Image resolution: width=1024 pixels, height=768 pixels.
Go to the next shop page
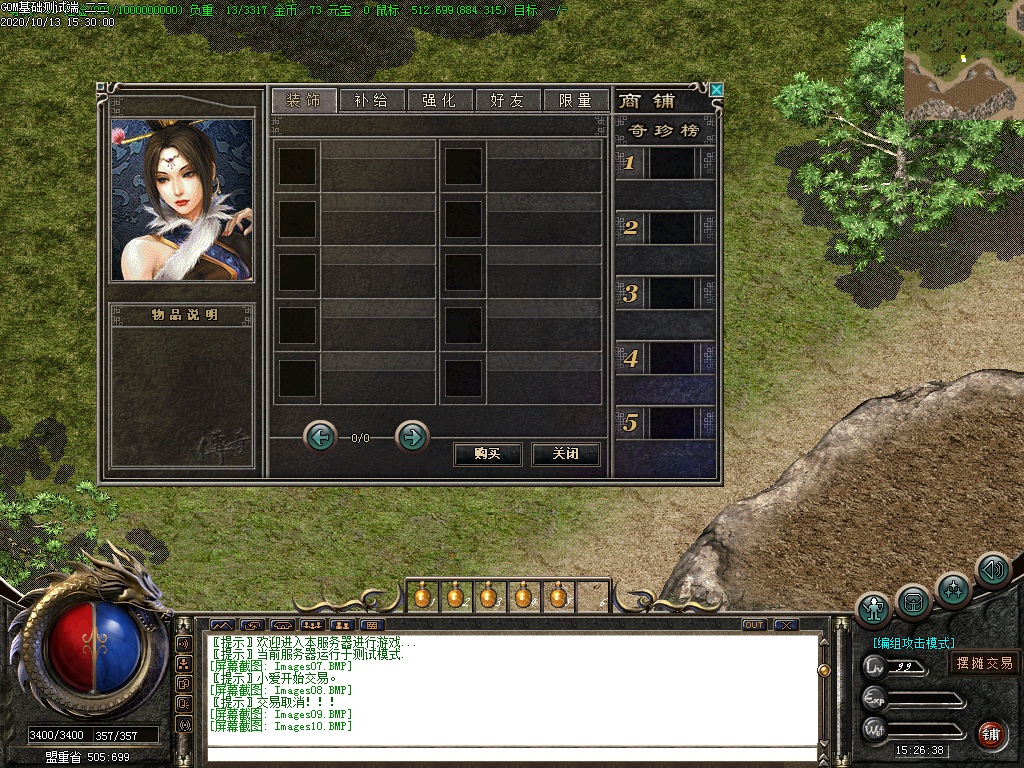pyautogui.click(x=412, y=437)
